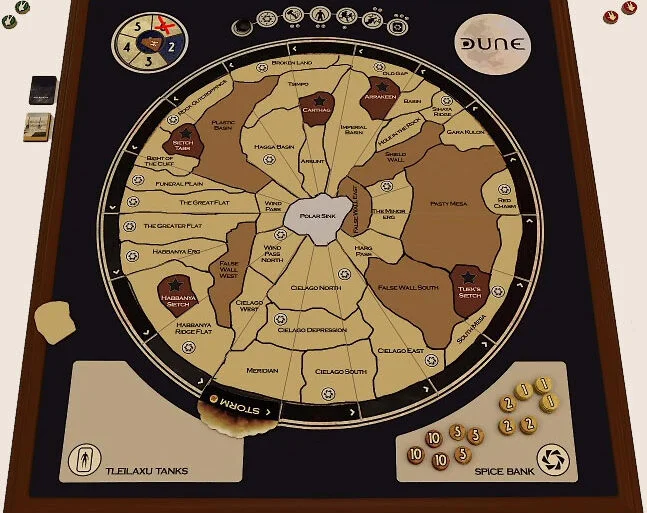Click the Spice Bank emblem
Screen dimensions: 647x513
pyautogui.click(x=550, y=459)
